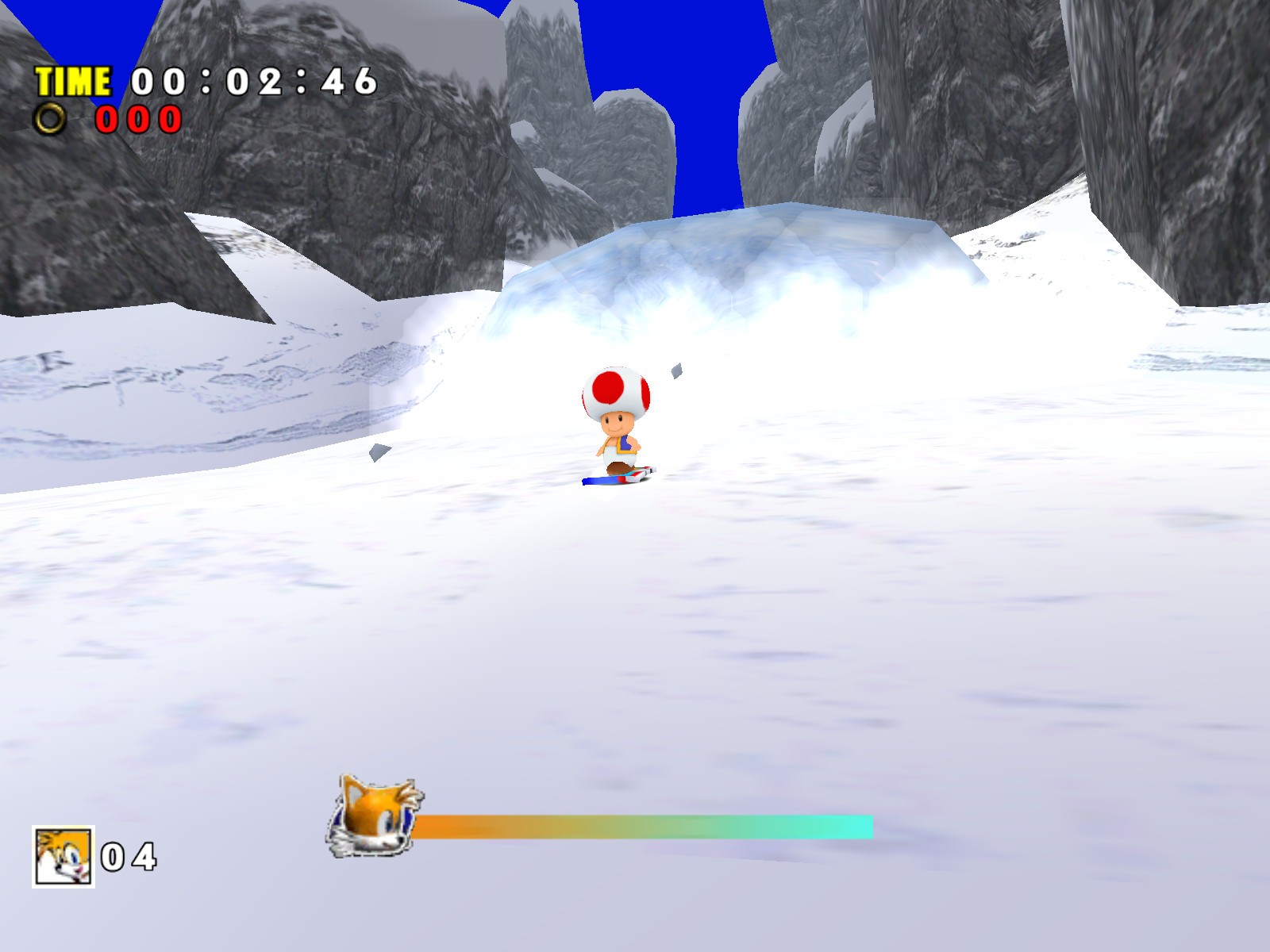This screenshot has height=952, width=1270.
Task: Click the Tails portrait in the lives box
Action: click(63, 857)
